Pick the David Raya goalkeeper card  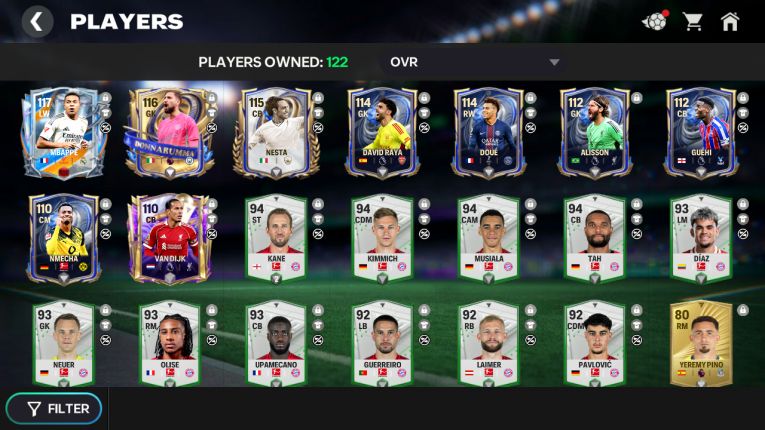[382, 132]
